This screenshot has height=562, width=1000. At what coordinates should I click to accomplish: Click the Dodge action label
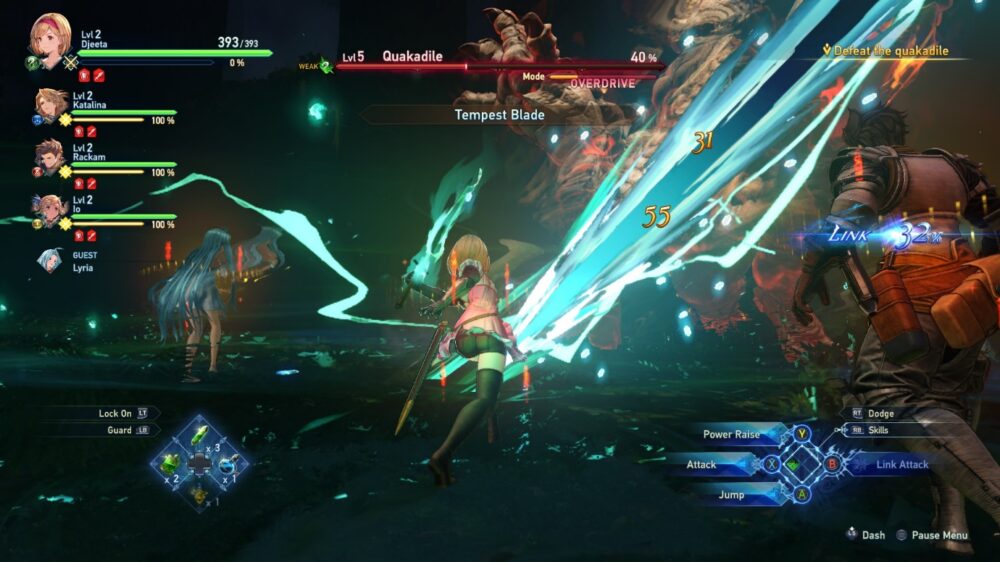(x=880, y=413)
